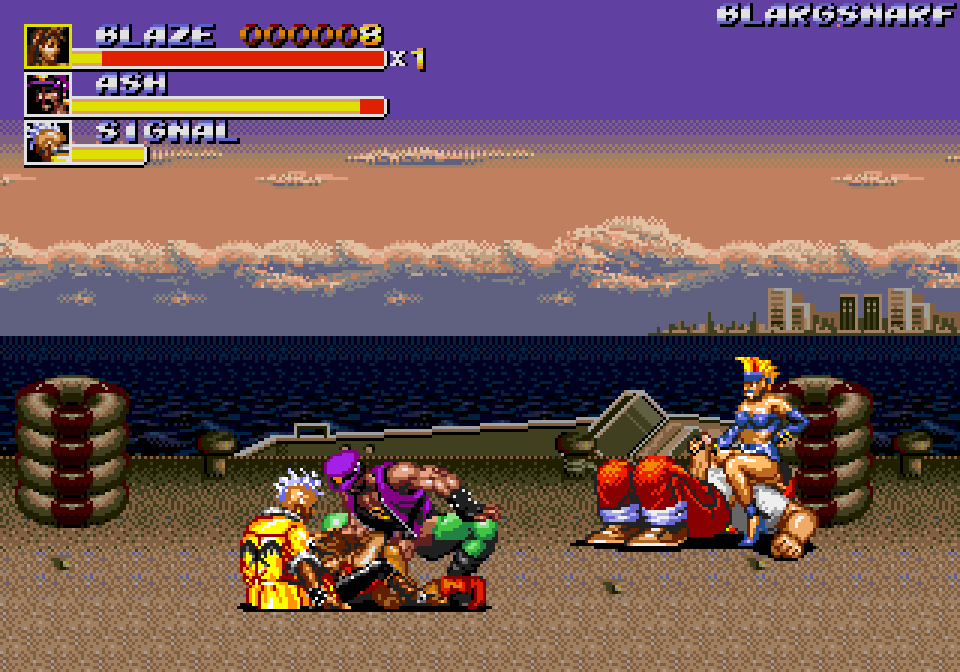Select the Ash portrait icon

[48, 94]
